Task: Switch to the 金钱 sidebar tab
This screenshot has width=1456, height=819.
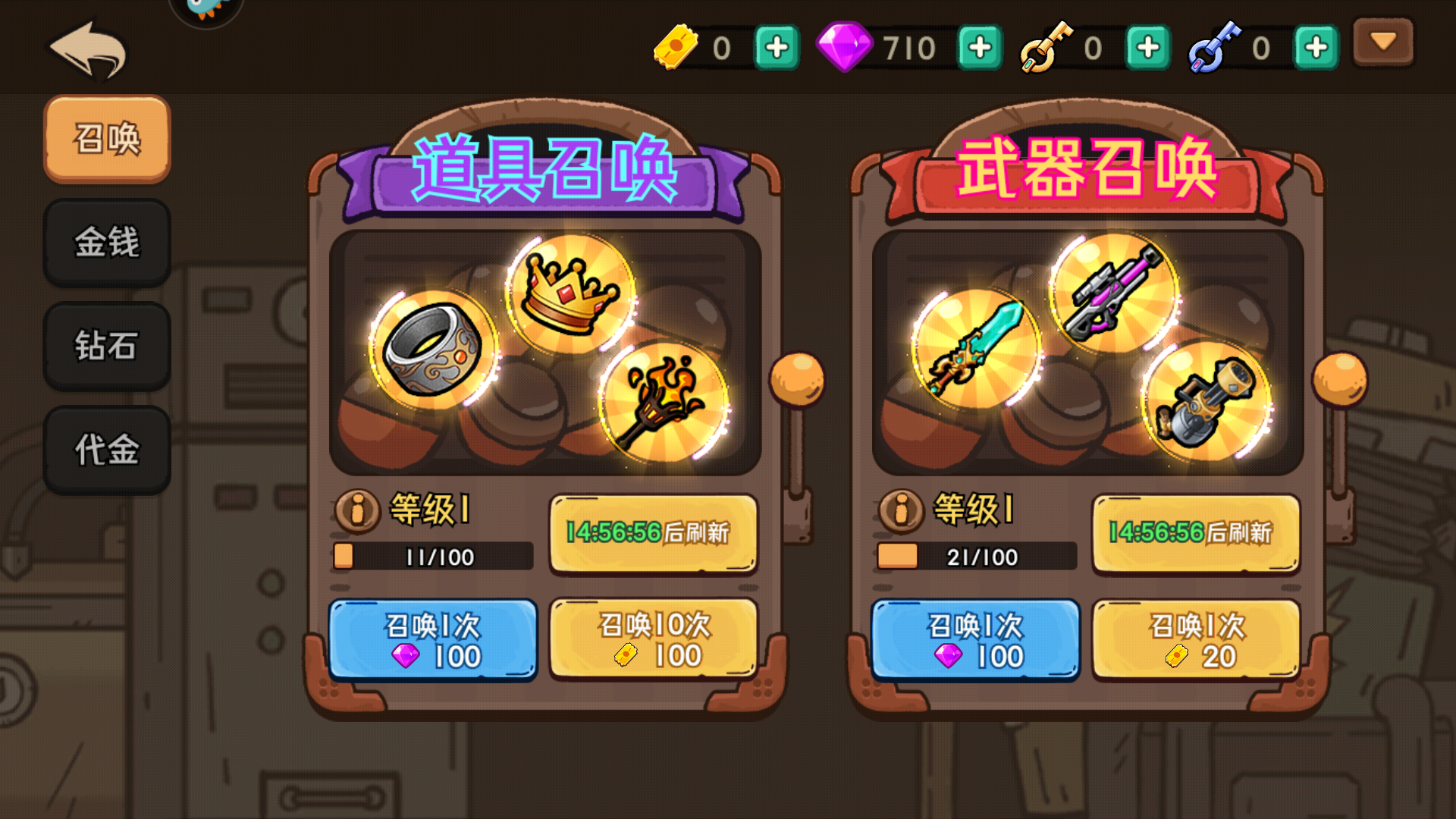Action: coord(106,243)
